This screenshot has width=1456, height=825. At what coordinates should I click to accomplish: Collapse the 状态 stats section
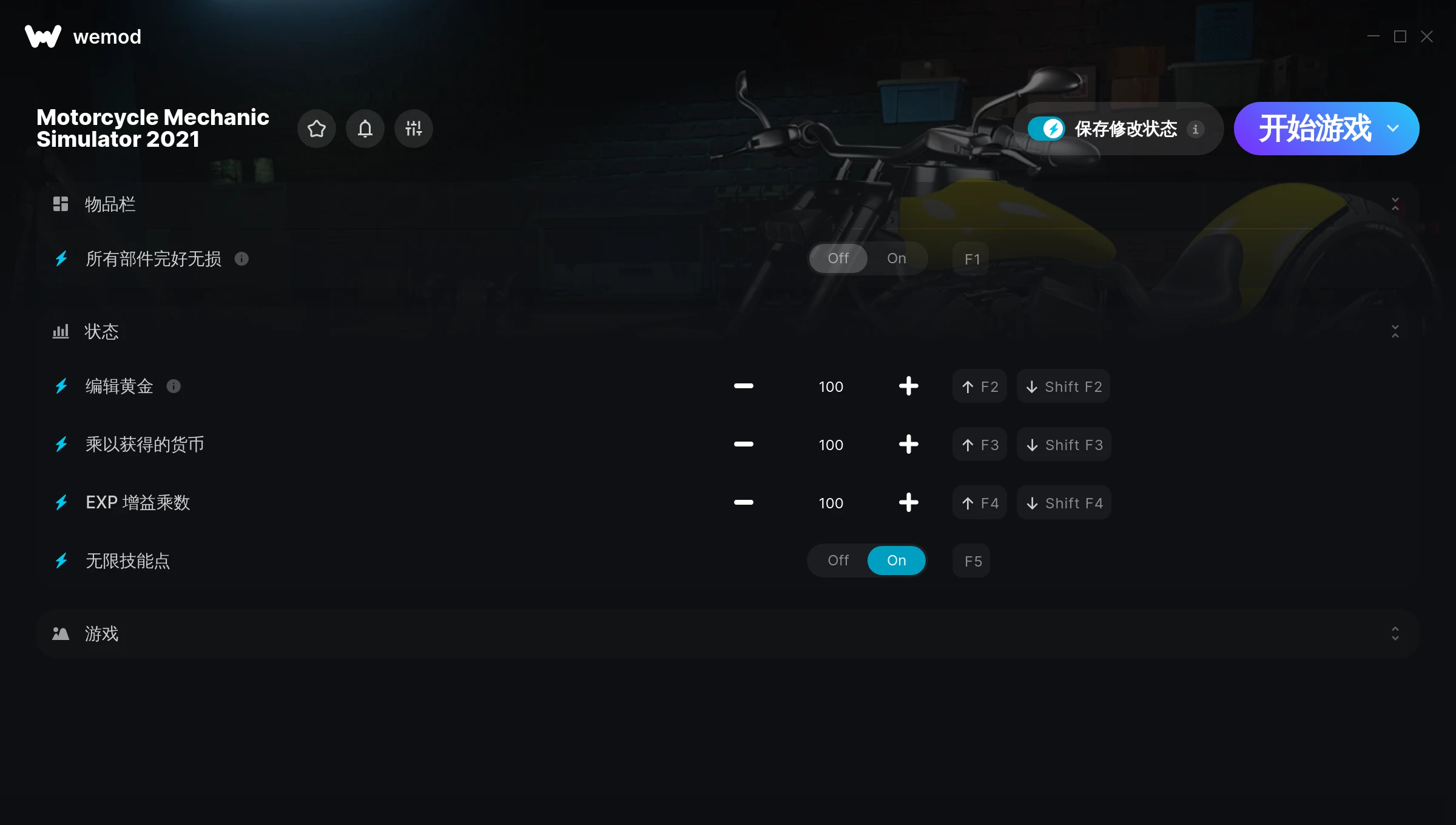tap(1395, 331)
